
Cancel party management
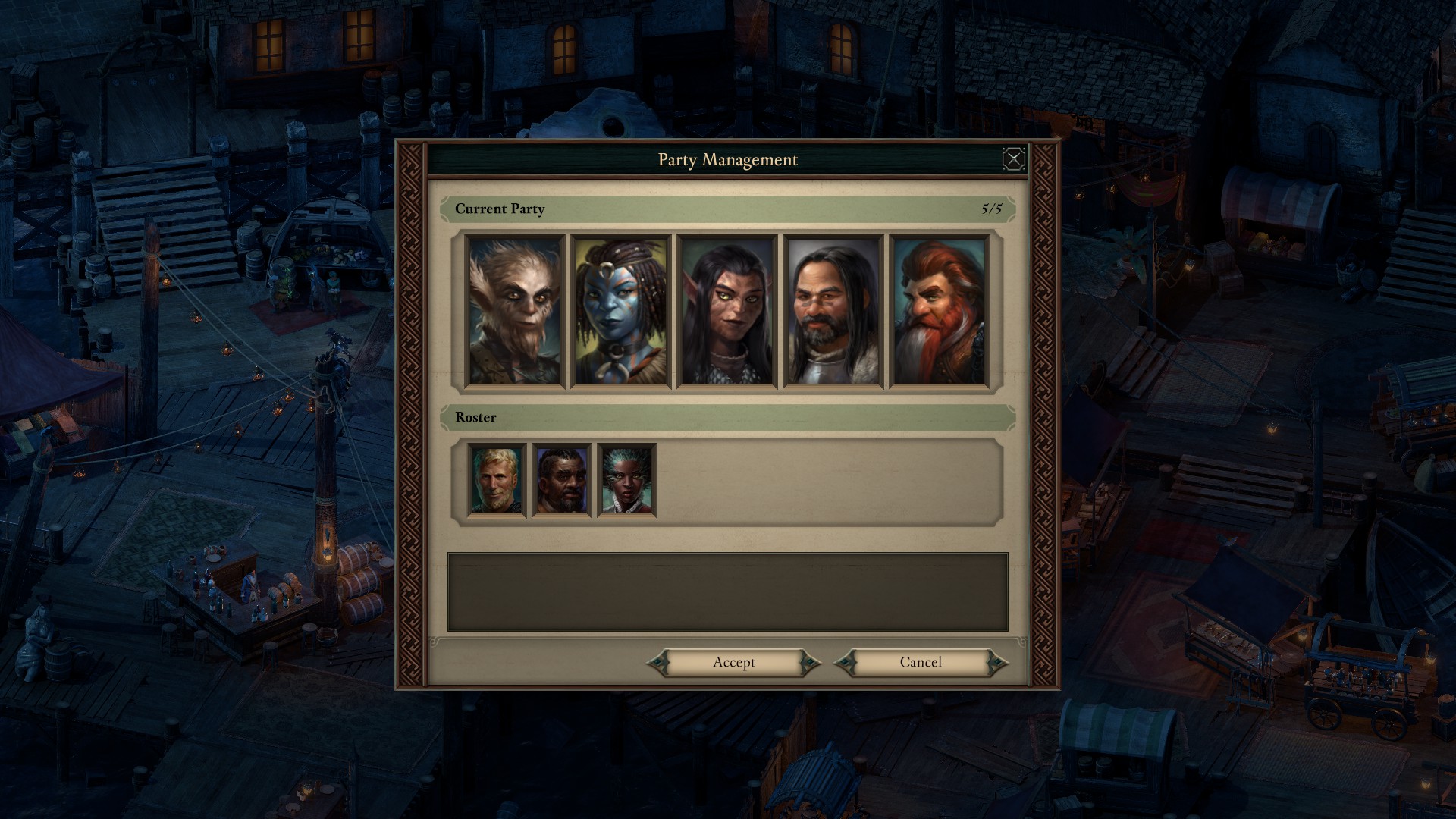coord(921,663)
